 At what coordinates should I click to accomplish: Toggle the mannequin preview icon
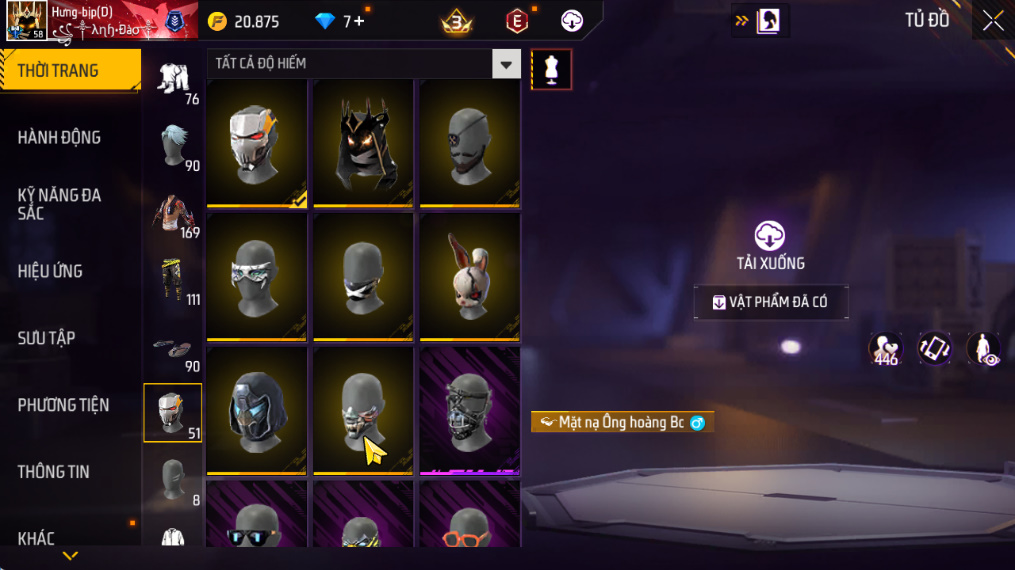[551, 69]
